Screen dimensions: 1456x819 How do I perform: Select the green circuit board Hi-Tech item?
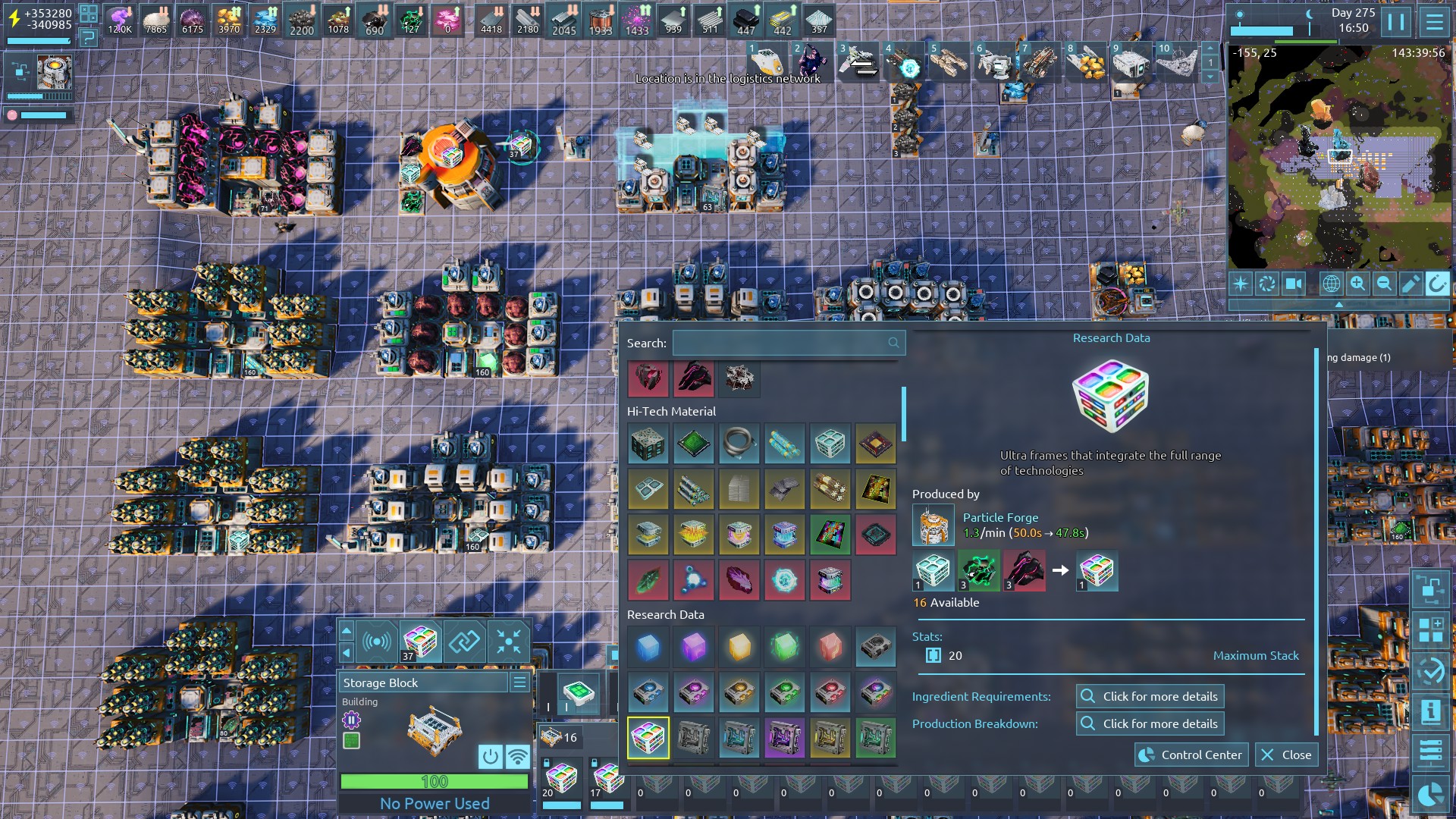(693, 444)
